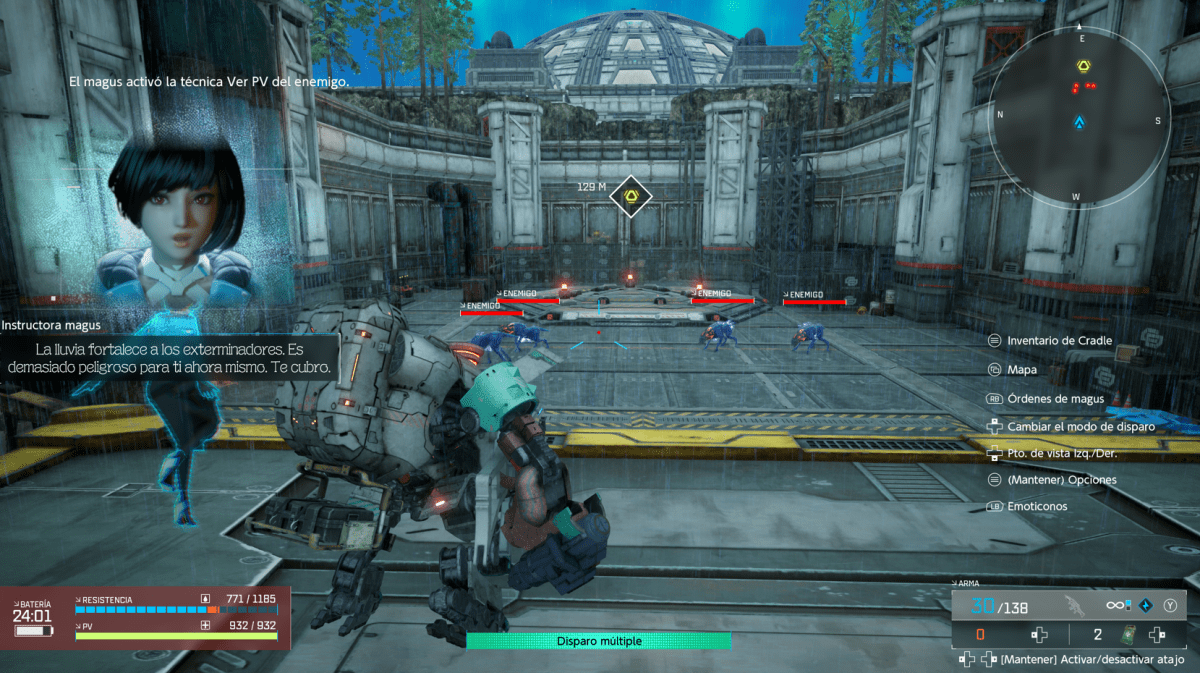Select the orange item slot showing 0
This screenshot has height=673, width=1200.
pyautogui.click(x=981, y=635)
